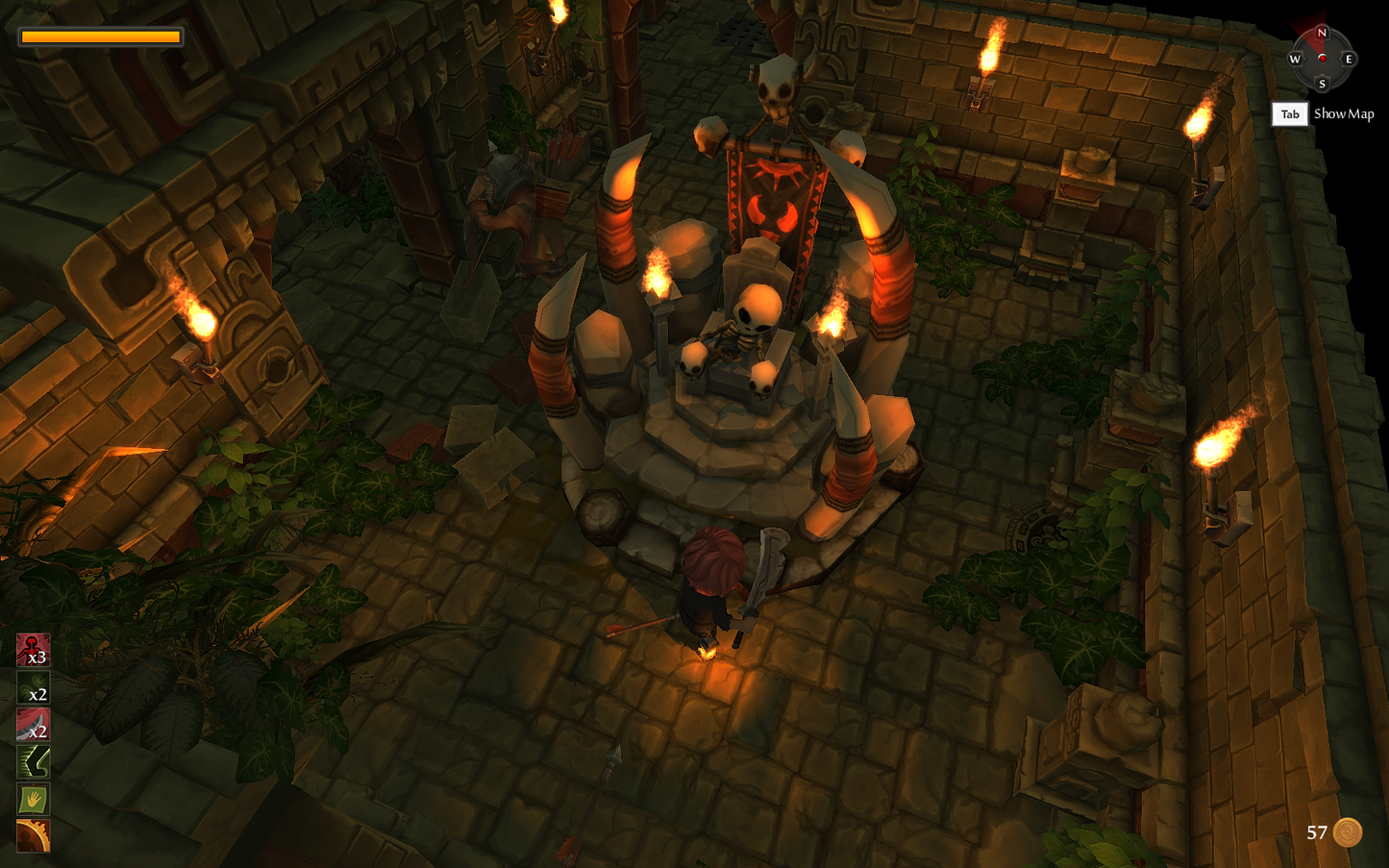
Task: Select the yellow hand glove ability icon
Action: point(31,799)
